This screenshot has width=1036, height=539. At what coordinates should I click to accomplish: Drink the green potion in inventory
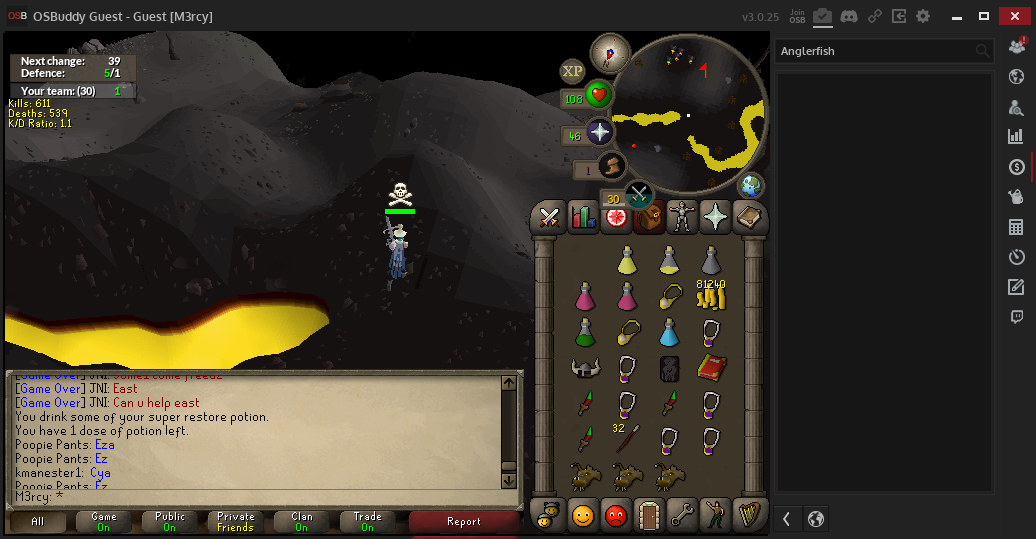tap(585, 331)
